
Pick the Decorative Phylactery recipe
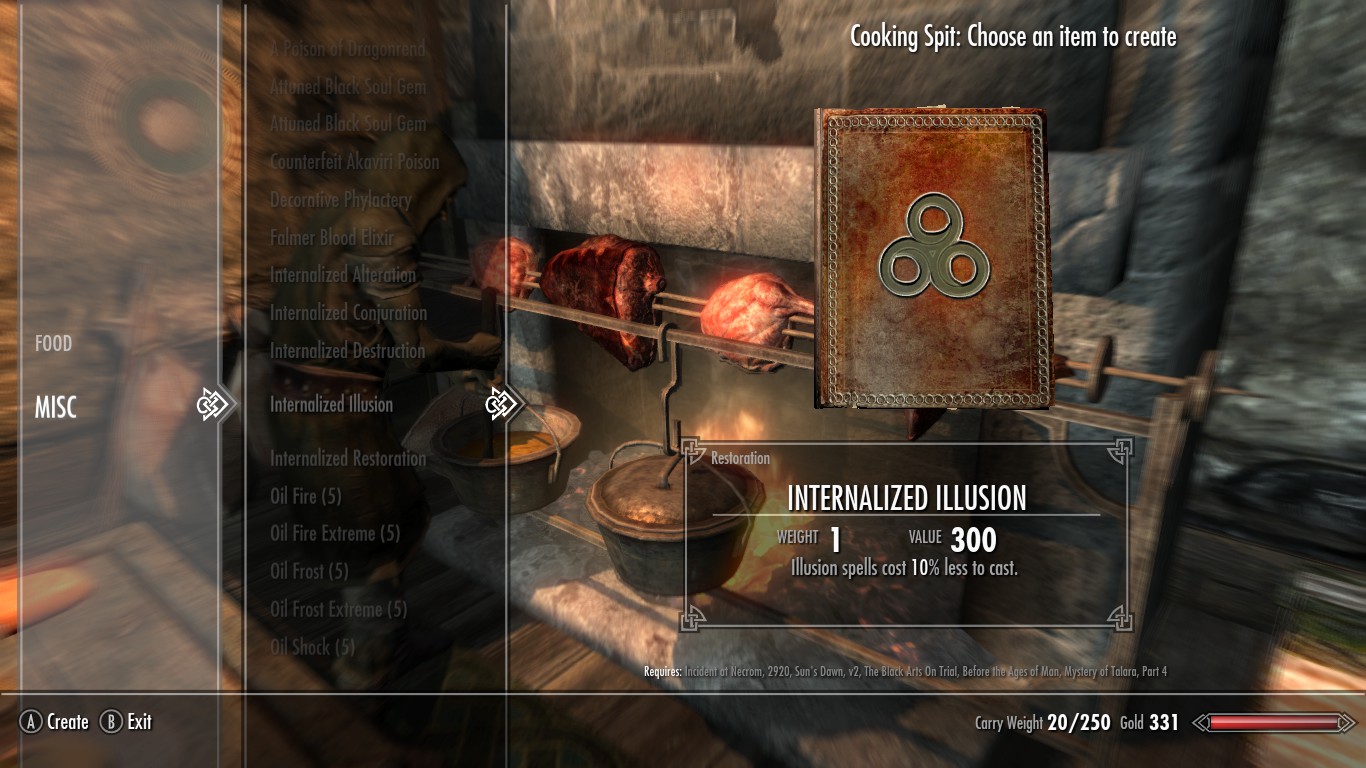click(x=341, y=200)
